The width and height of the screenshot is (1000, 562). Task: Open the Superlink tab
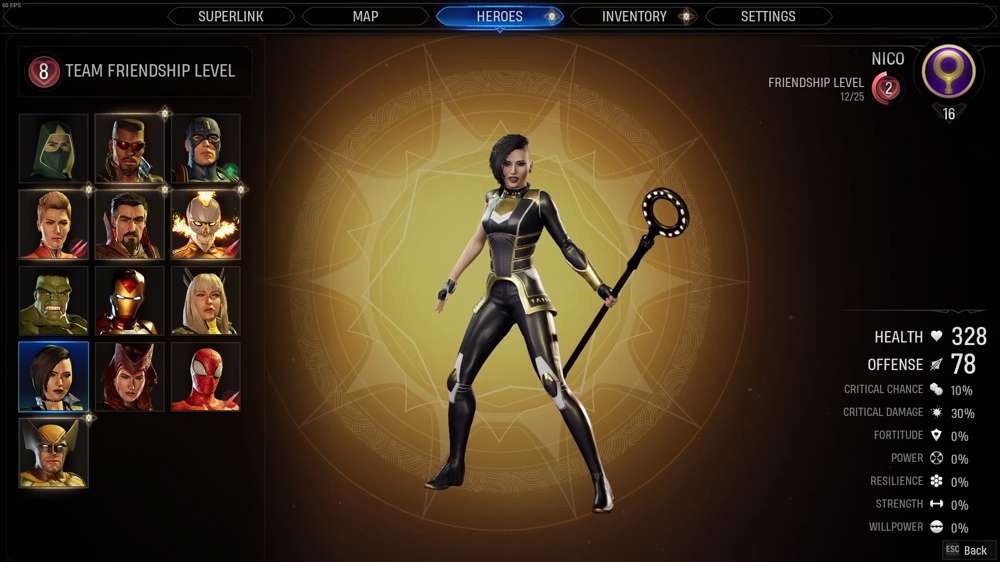(231, 17)
